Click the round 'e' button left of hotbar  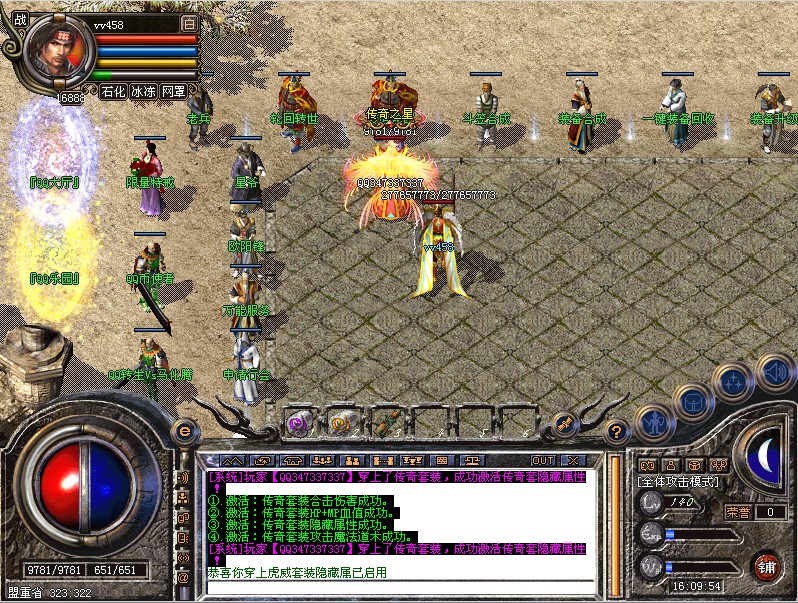pyautogui.click(x=183, y=429)
